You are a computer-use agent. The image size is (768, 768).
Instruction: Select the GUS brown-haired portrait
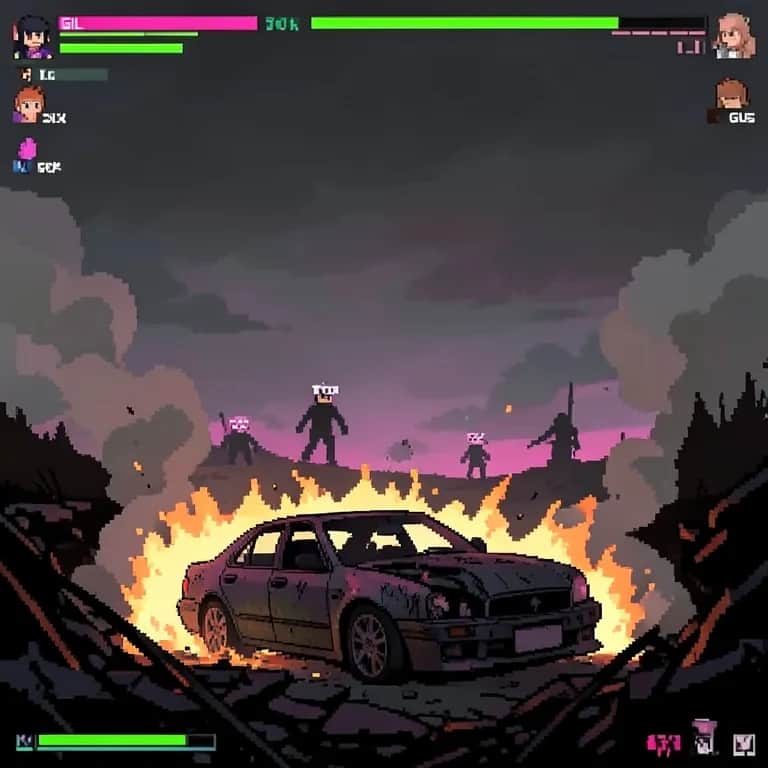(x=731, y=95)
